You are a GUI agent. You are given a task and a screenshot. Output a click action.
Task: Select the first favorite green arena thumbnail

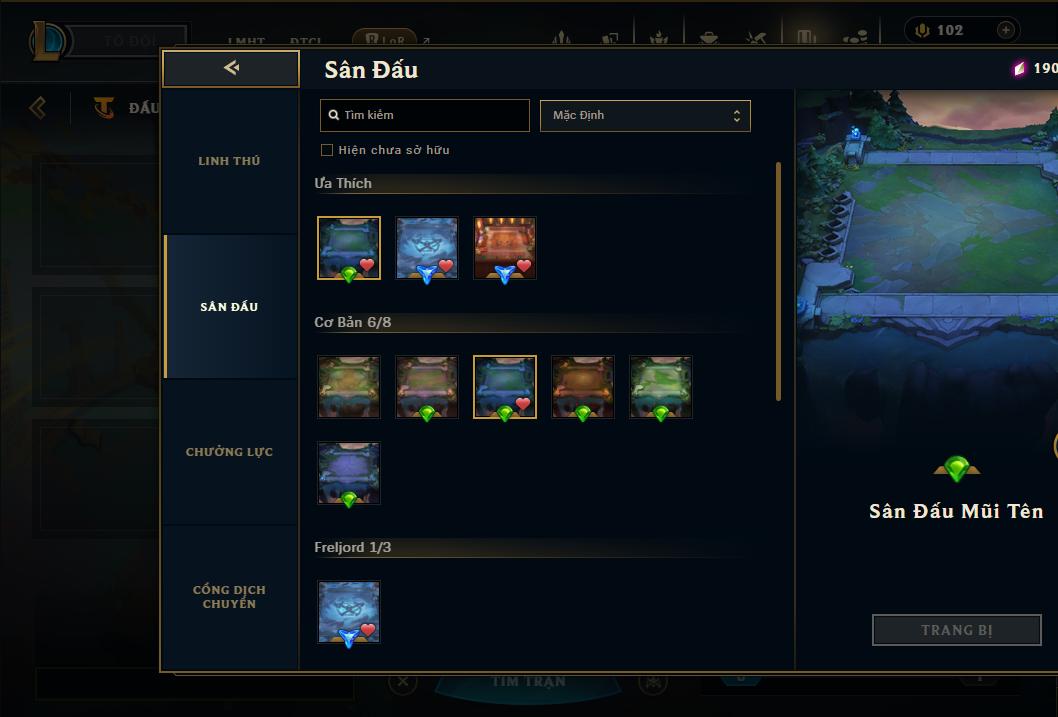(x=349, y=248)
